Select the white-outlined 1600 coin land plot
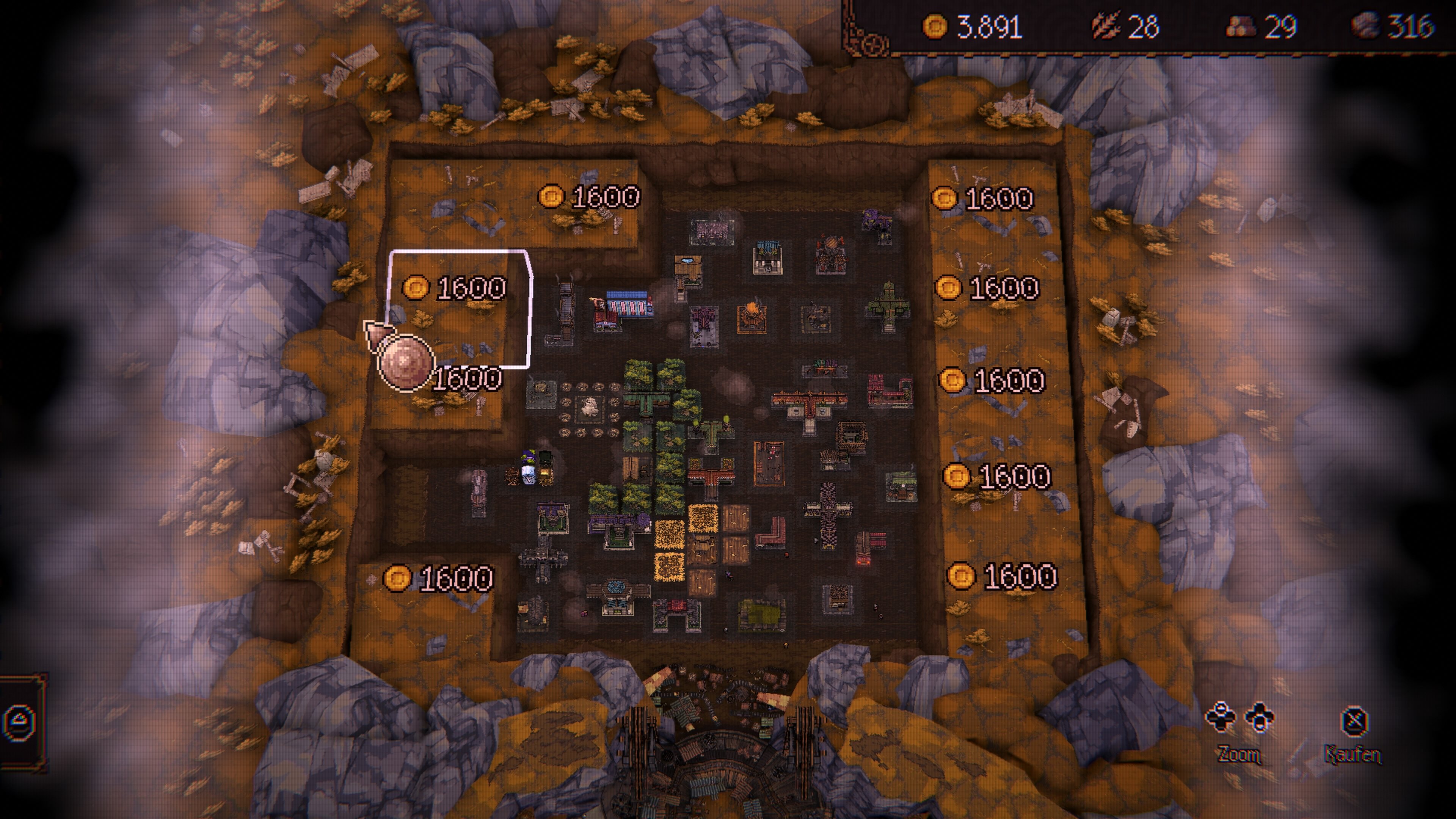 (x=459, y=308)
